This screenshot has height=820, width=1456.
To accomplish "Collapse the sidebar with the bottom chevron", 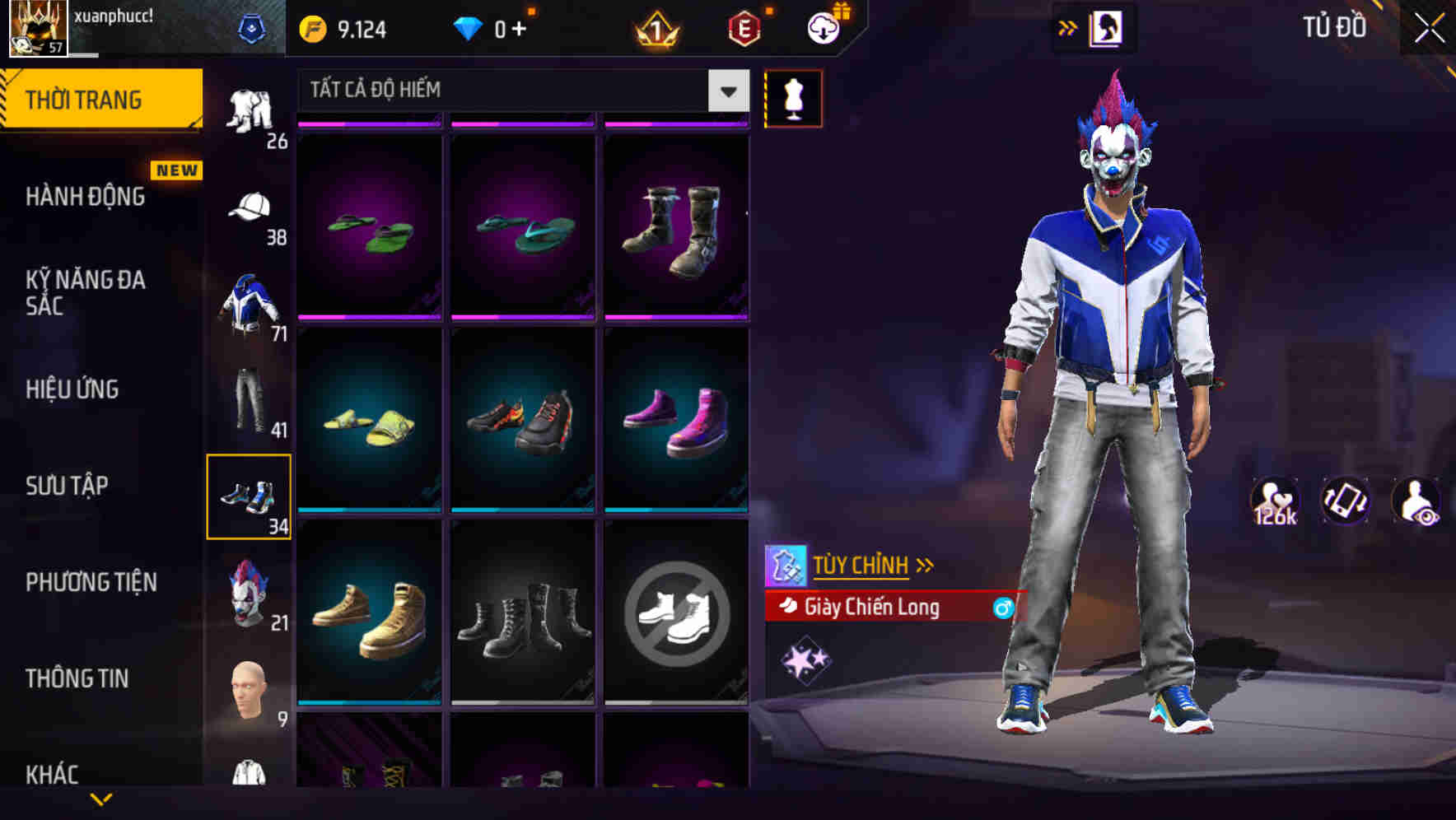I will (x=101, y=797).
